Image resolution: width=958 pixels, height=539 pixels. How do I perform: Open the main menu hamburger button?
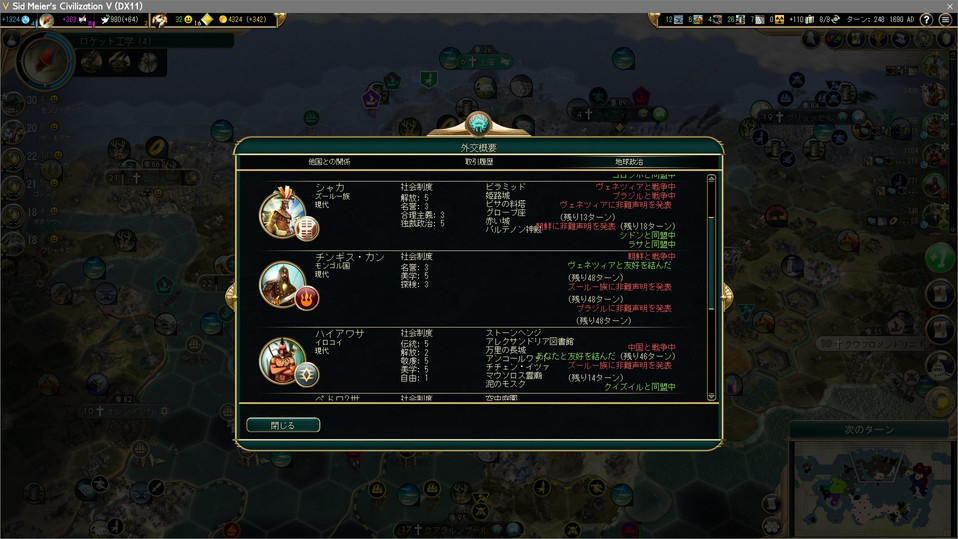944,19
